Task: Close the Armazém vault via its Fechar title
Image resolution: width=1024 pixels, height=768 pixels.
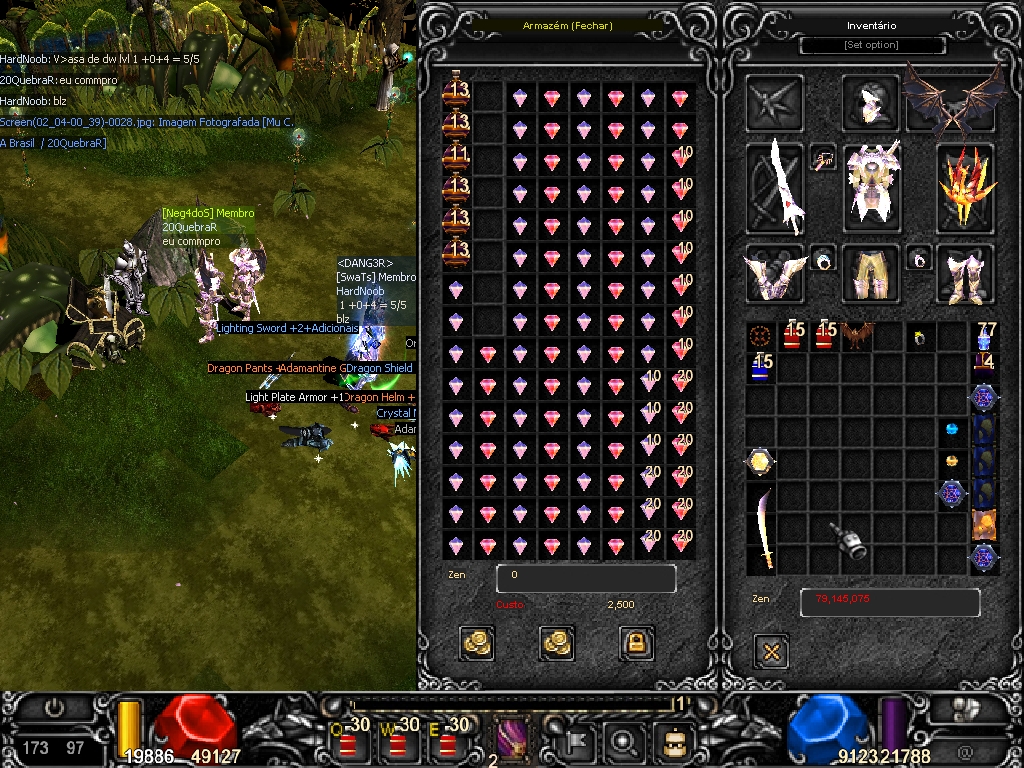Action: (567, 26)
